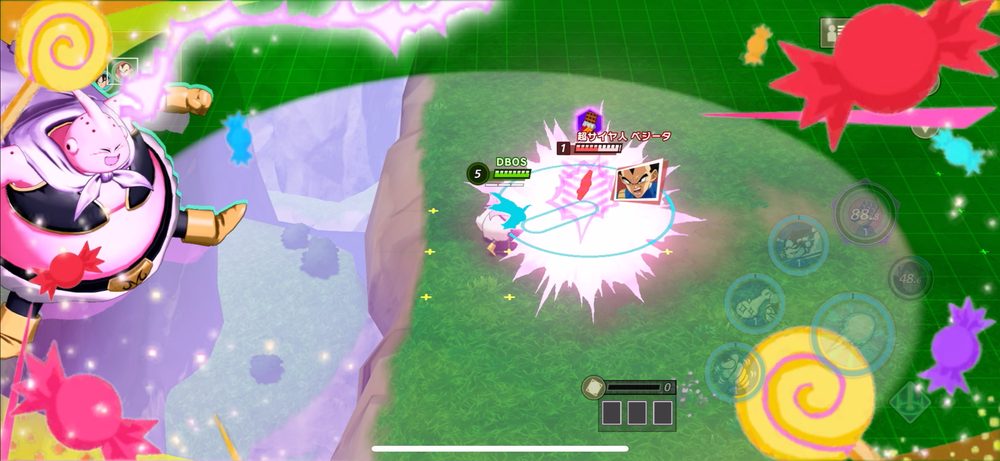Image resolution: width=1000 pixels, height=461 pixels.
Task: Select the cream card item icon
Action: [592, 386]
